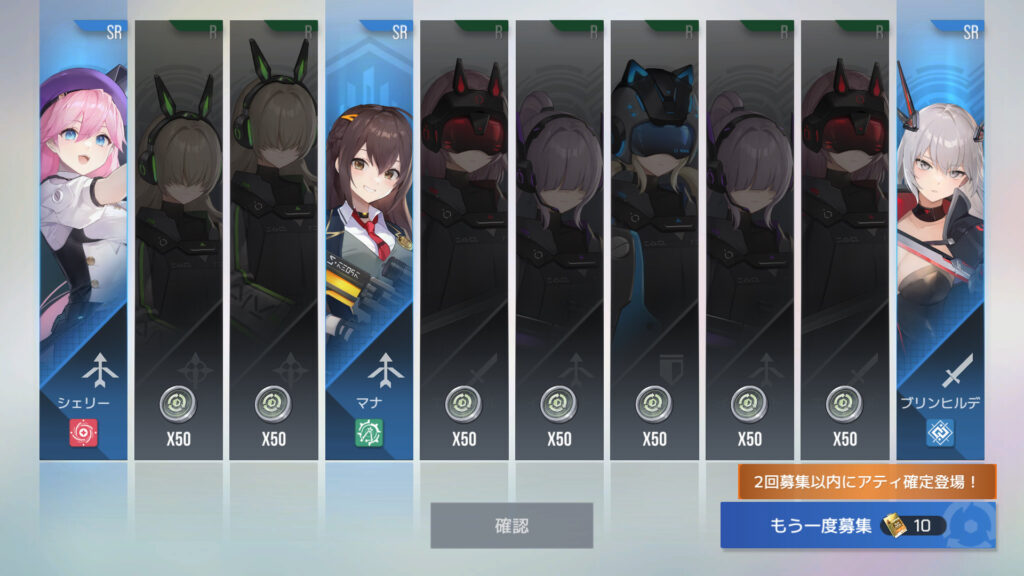The width and height of the screenshot is (1024, 576).
Task: Pick the R card with blue cat helmet
Action: coord(654,240)
